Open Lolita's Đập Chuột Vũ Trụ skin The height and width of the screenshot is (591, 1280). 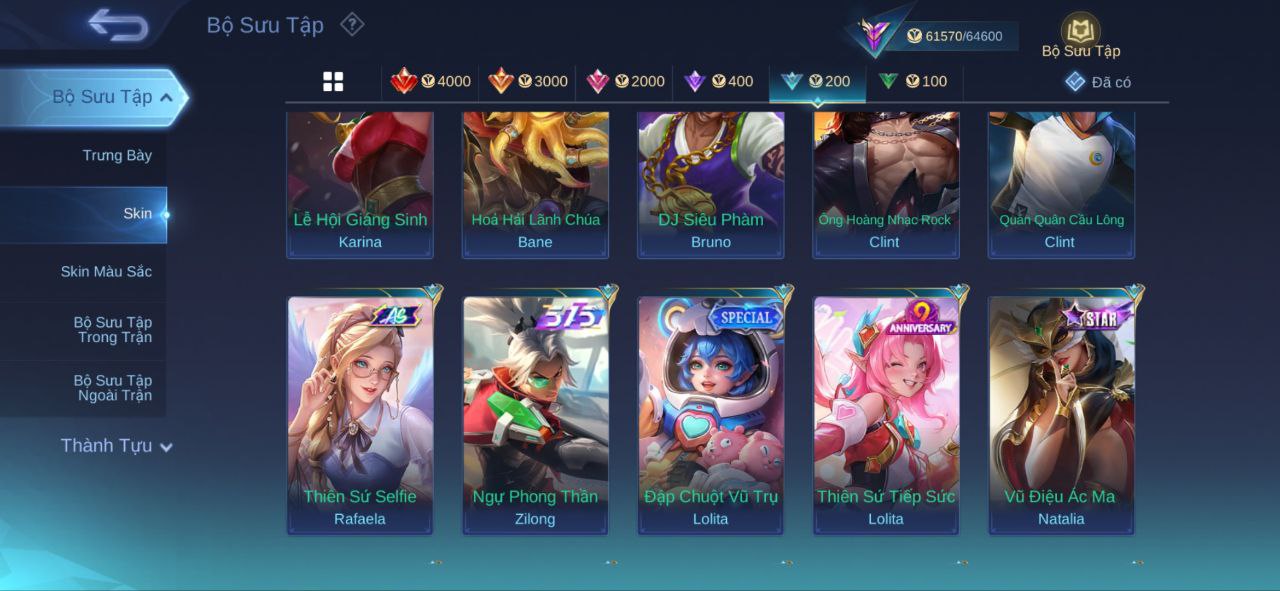tap(711, 414)
